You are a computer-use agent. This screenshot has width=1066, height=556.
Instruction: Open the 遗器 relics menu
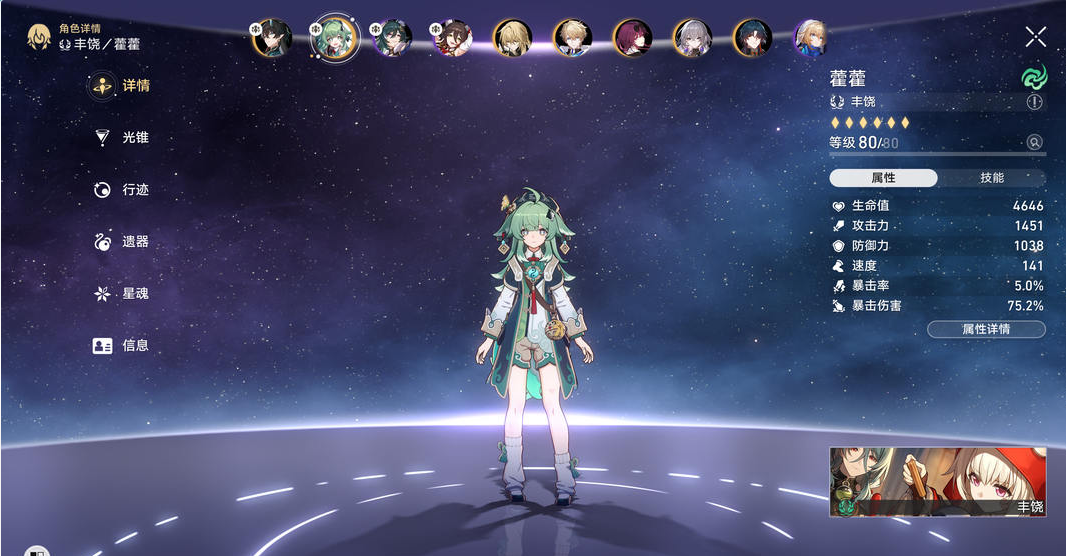tap(124, 242)
